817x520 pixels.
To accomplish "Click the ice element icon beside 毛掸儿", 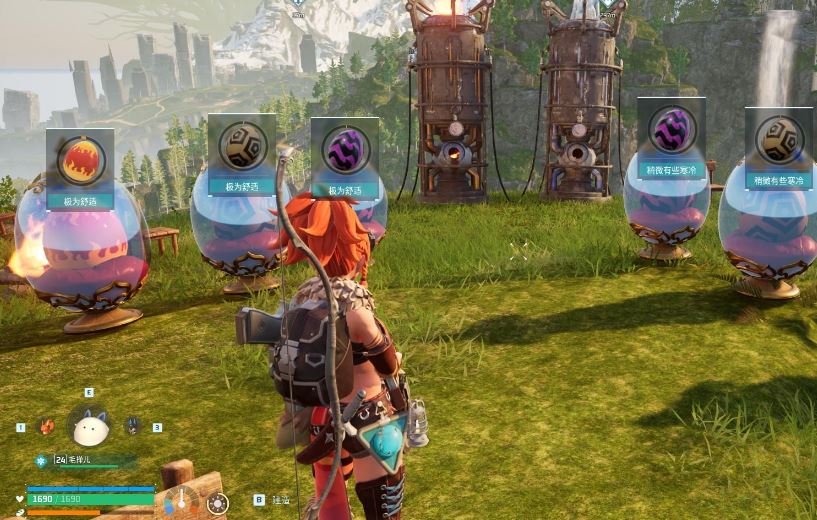I will tap(41, 461).
